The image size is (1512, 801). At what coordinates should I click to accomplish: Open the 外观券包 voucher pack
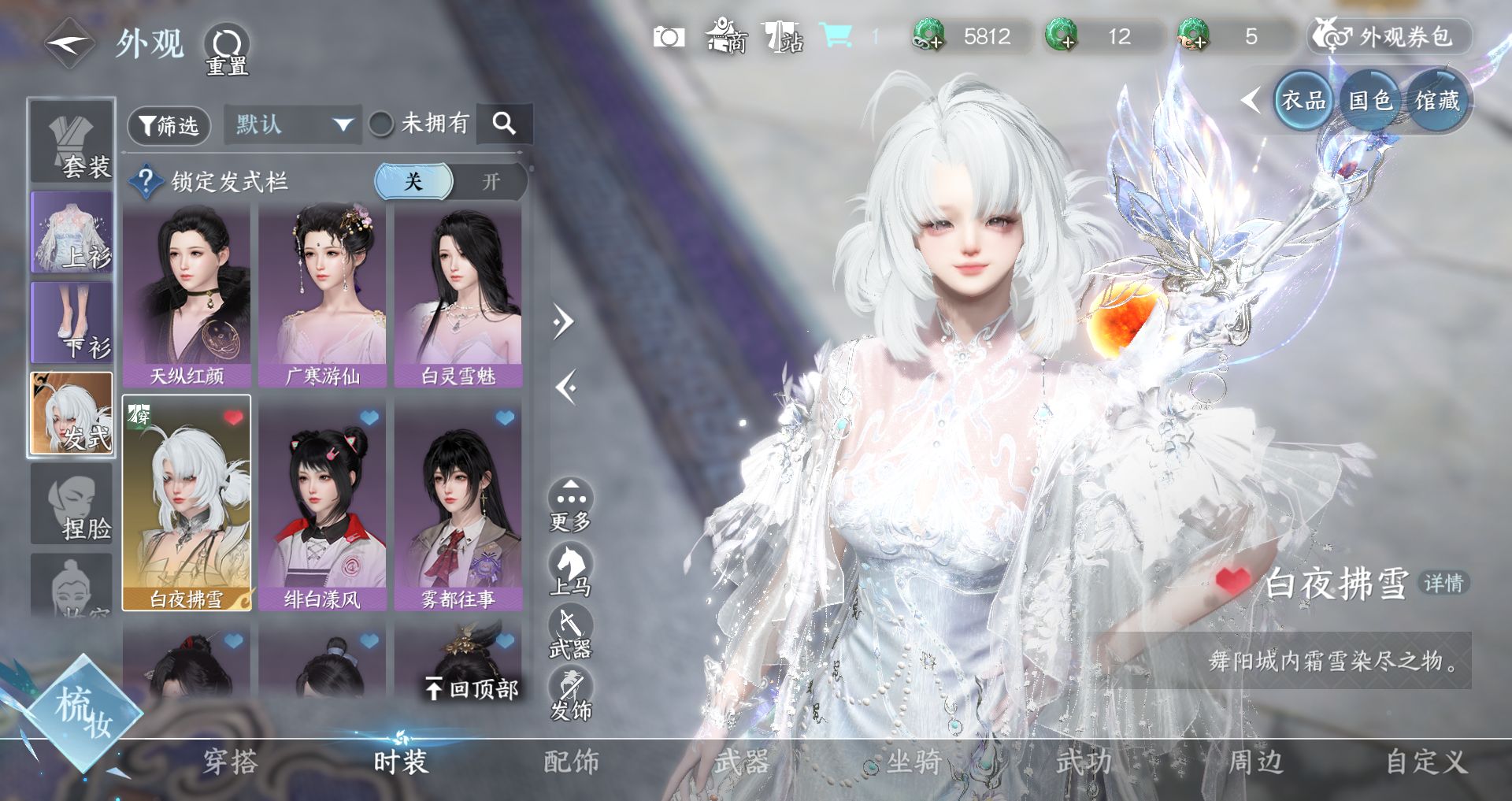click(1391, 36)
